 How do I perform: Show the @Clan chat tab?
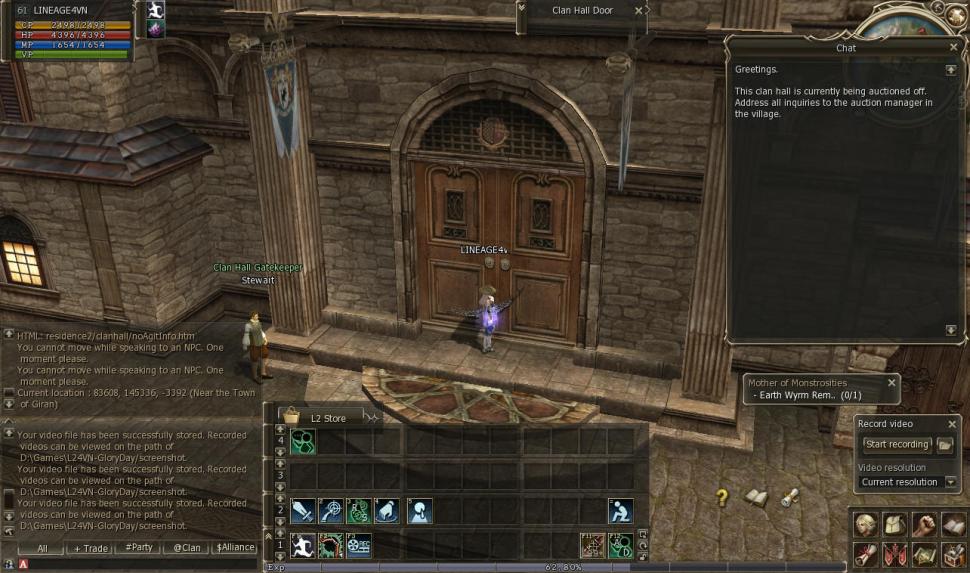186,548
